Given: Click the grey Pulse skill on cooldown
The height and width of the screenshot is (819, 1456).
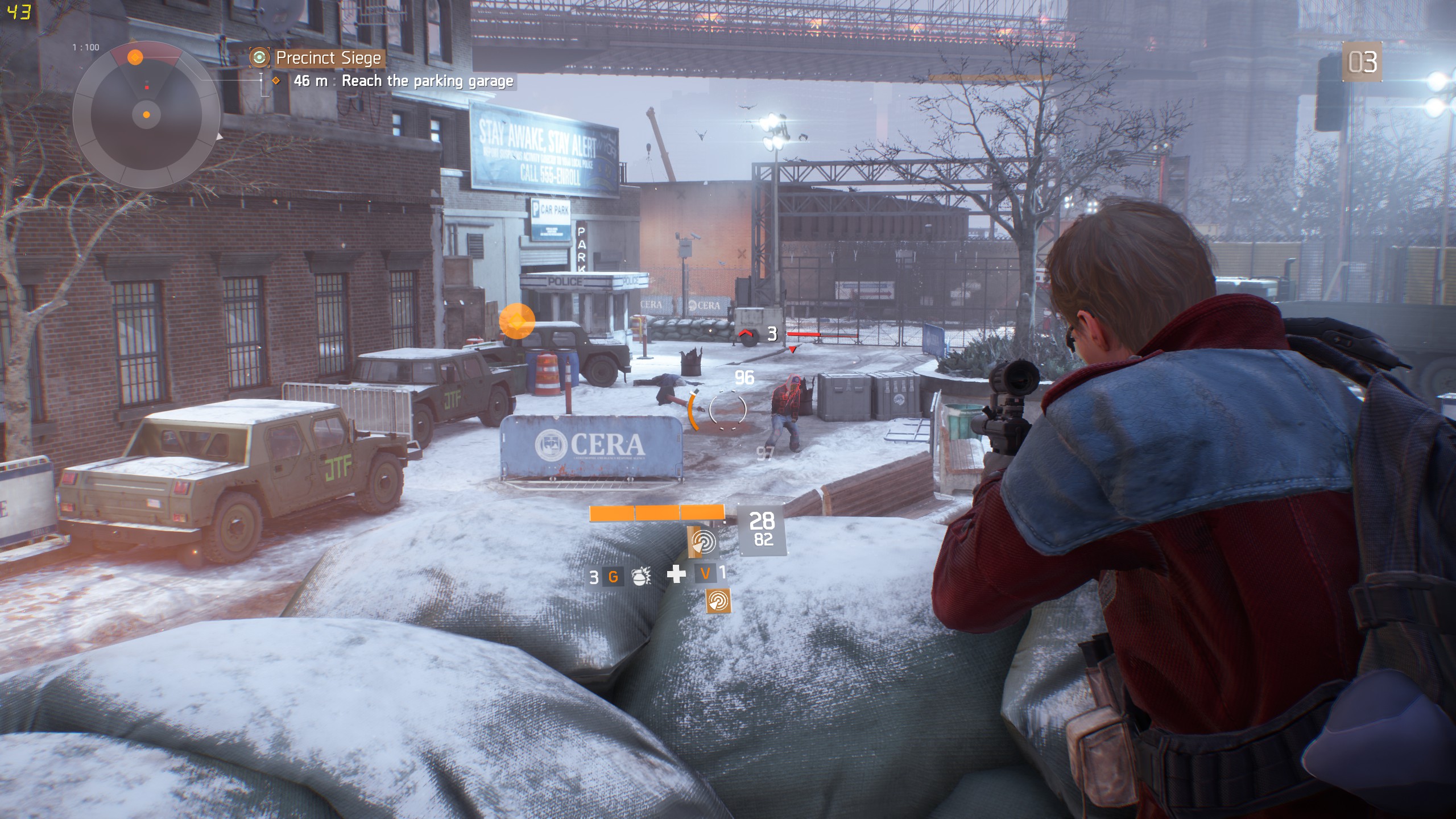Looking at the screenshot, I should click(x=704, y=541).
